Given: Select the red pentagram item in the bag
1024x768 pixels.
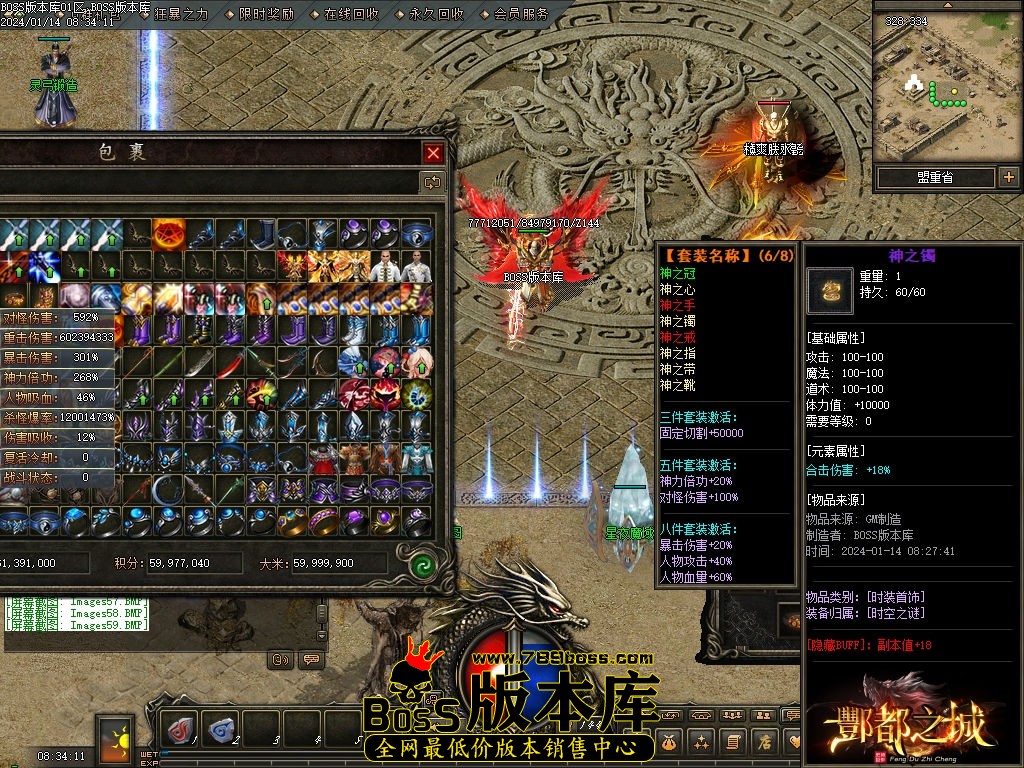Looking at the screenshot, I should point(168,234).
